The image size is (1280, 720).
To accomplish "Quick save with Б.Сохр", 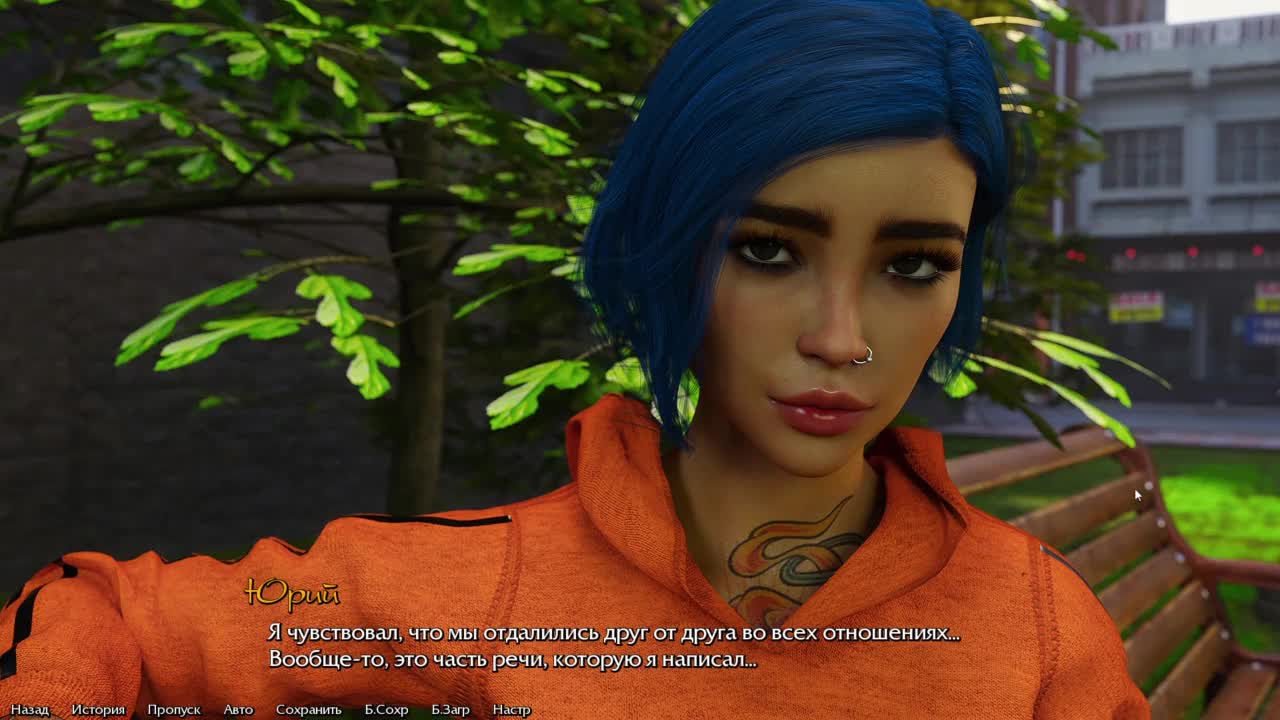I will 386,709.
